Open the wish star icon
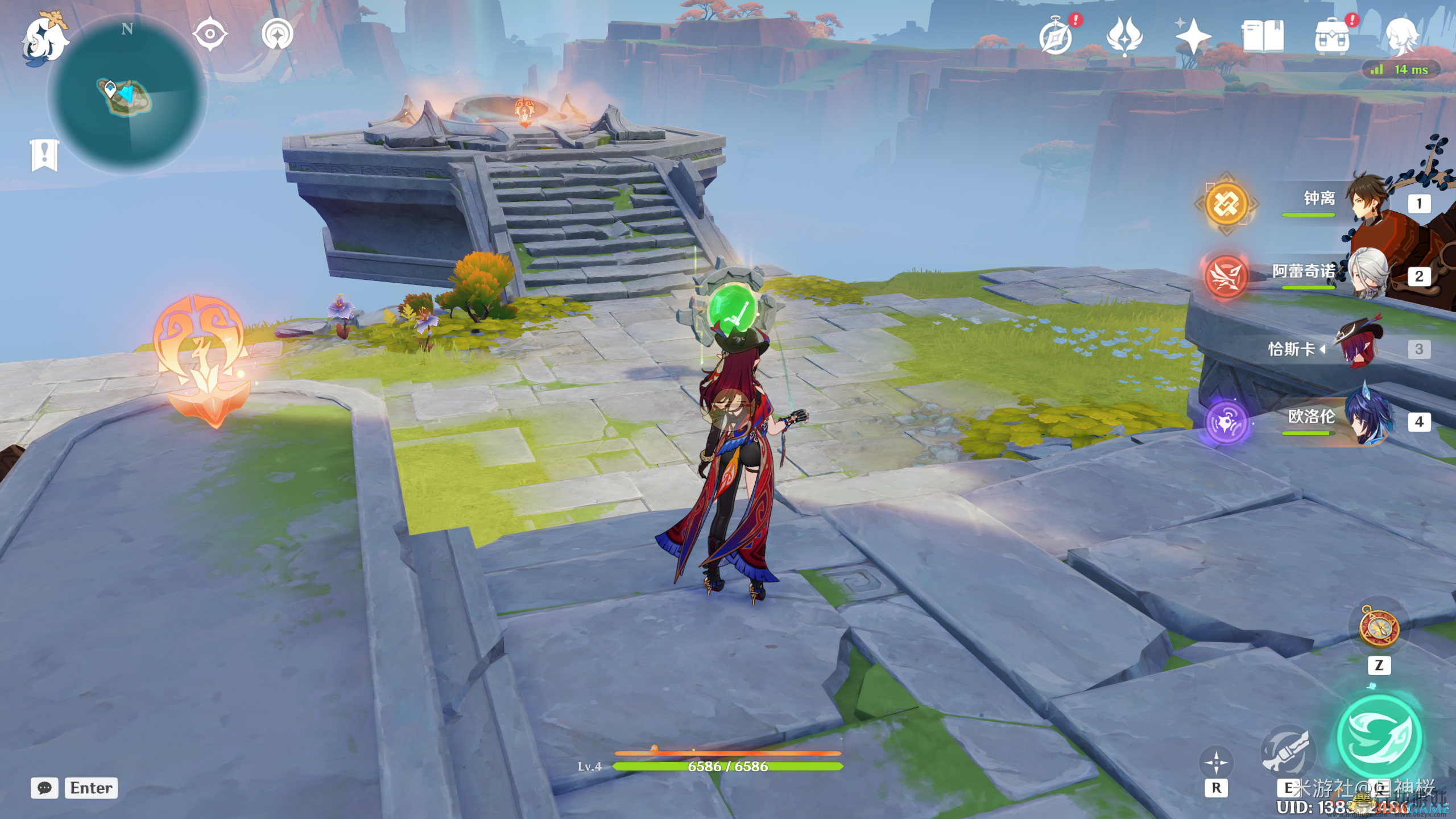Viewport: 1456px width, 819px height. (1193, 36)
